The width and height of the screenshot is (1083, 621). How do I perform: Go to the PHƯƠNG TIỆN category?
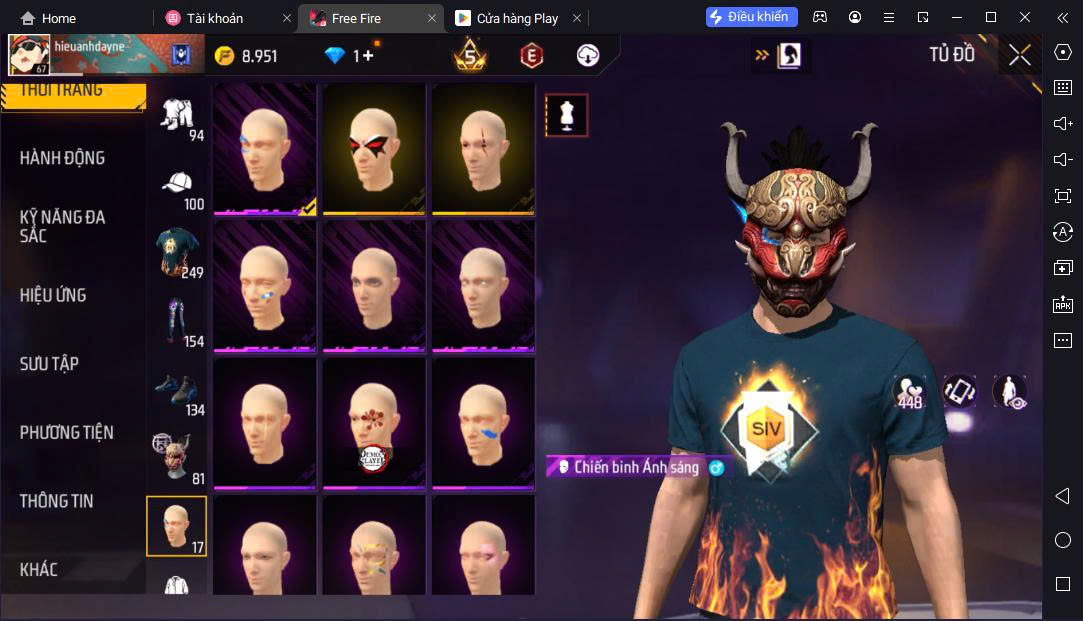click(66, 433)
